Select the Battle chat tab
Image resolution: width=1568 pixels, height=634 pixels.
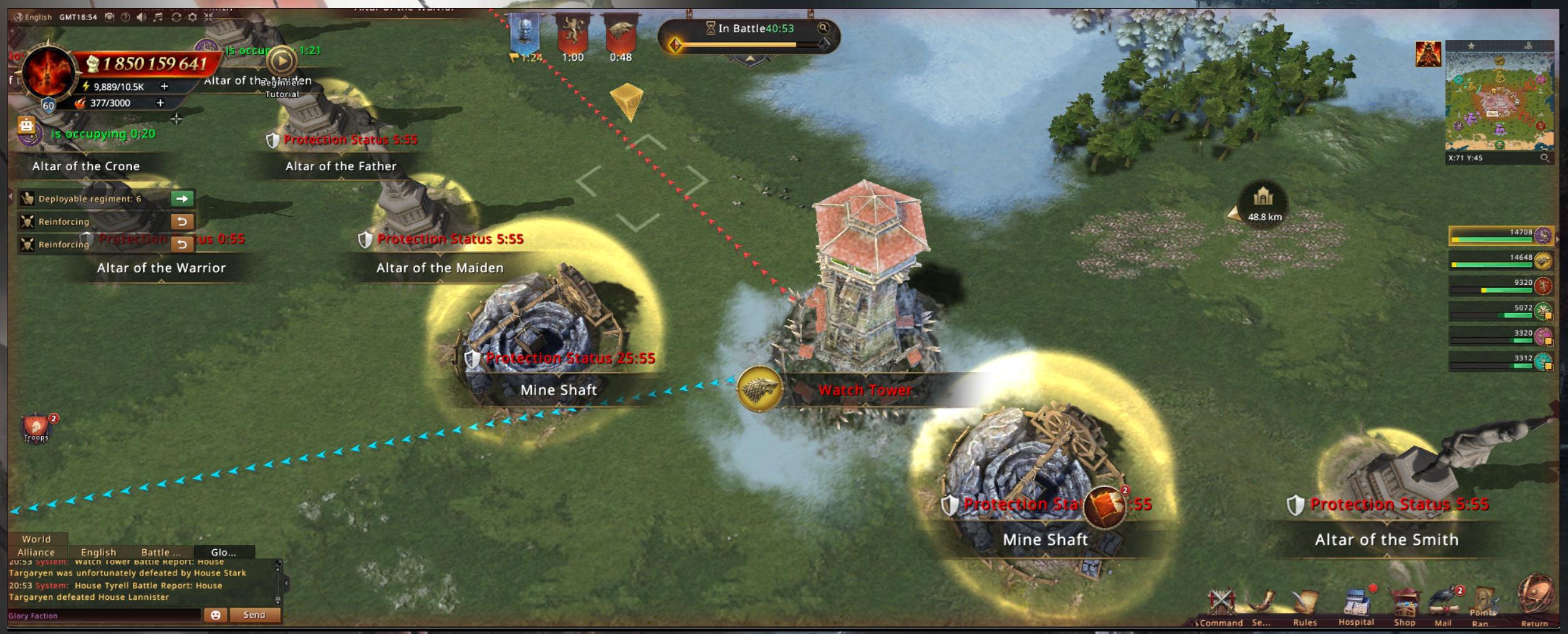click(161, 552)
